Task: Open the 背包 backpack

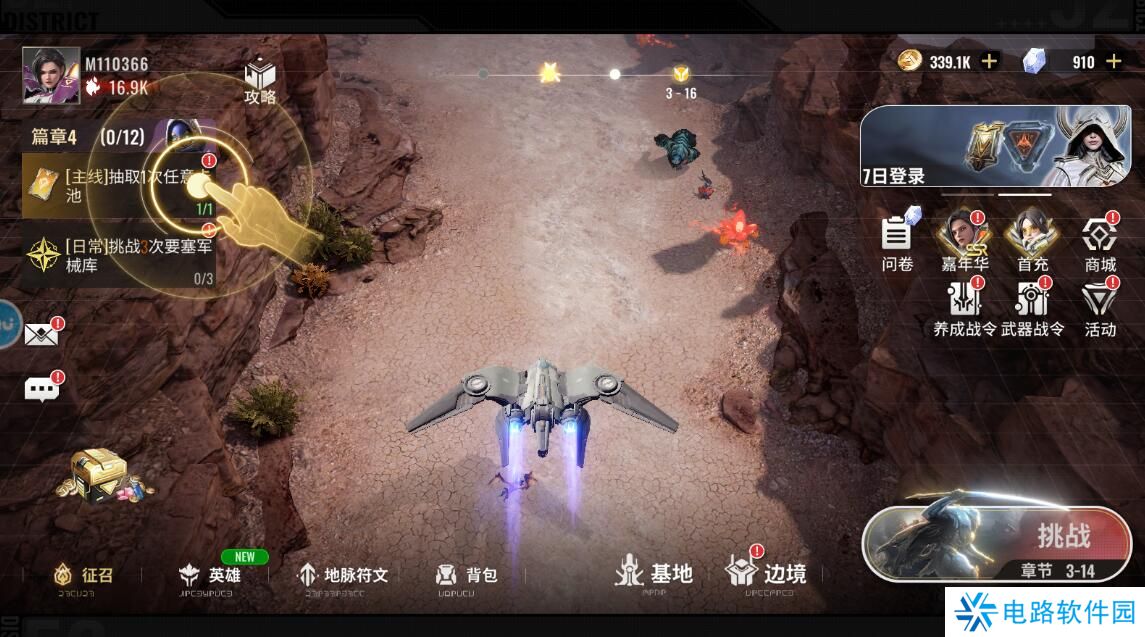Action: click(467, 575)
